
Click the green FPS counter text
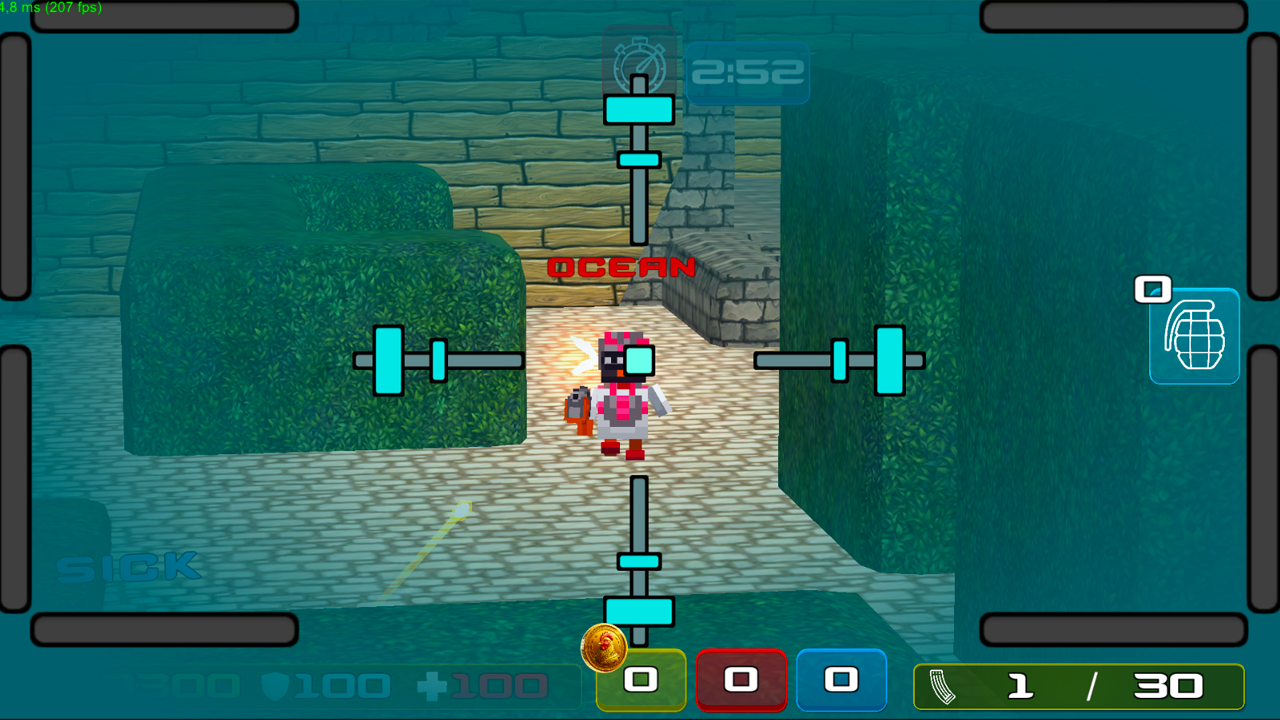pyautogui.click(x=50, y=6)
